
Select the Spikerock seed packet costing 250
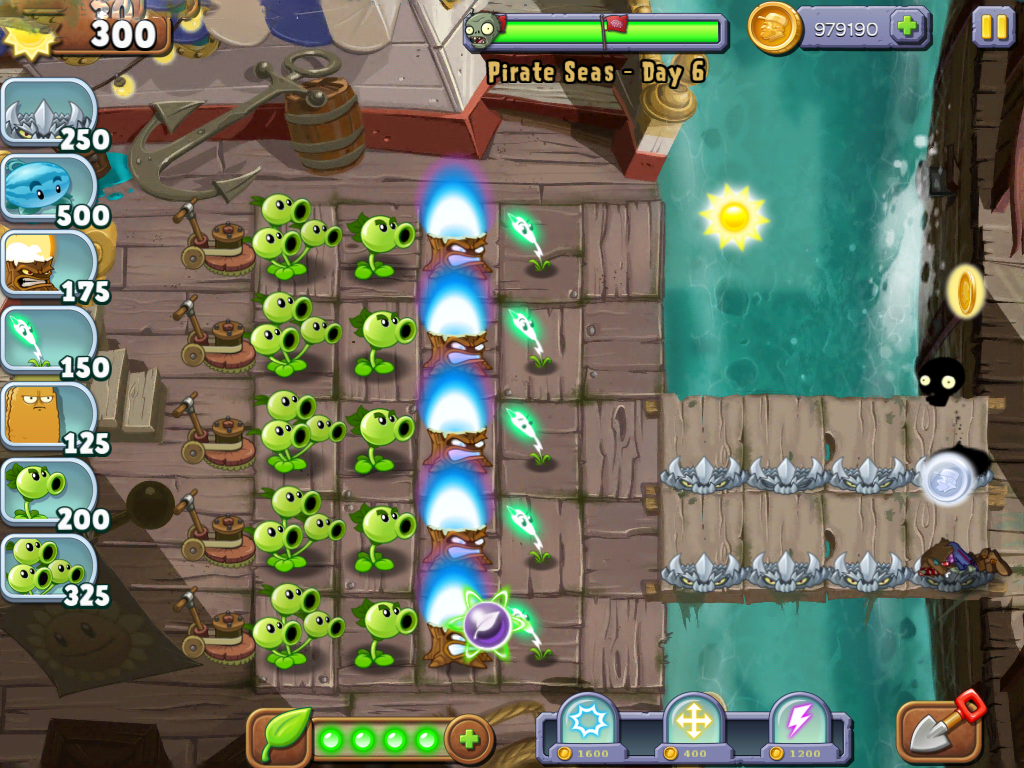48,115
